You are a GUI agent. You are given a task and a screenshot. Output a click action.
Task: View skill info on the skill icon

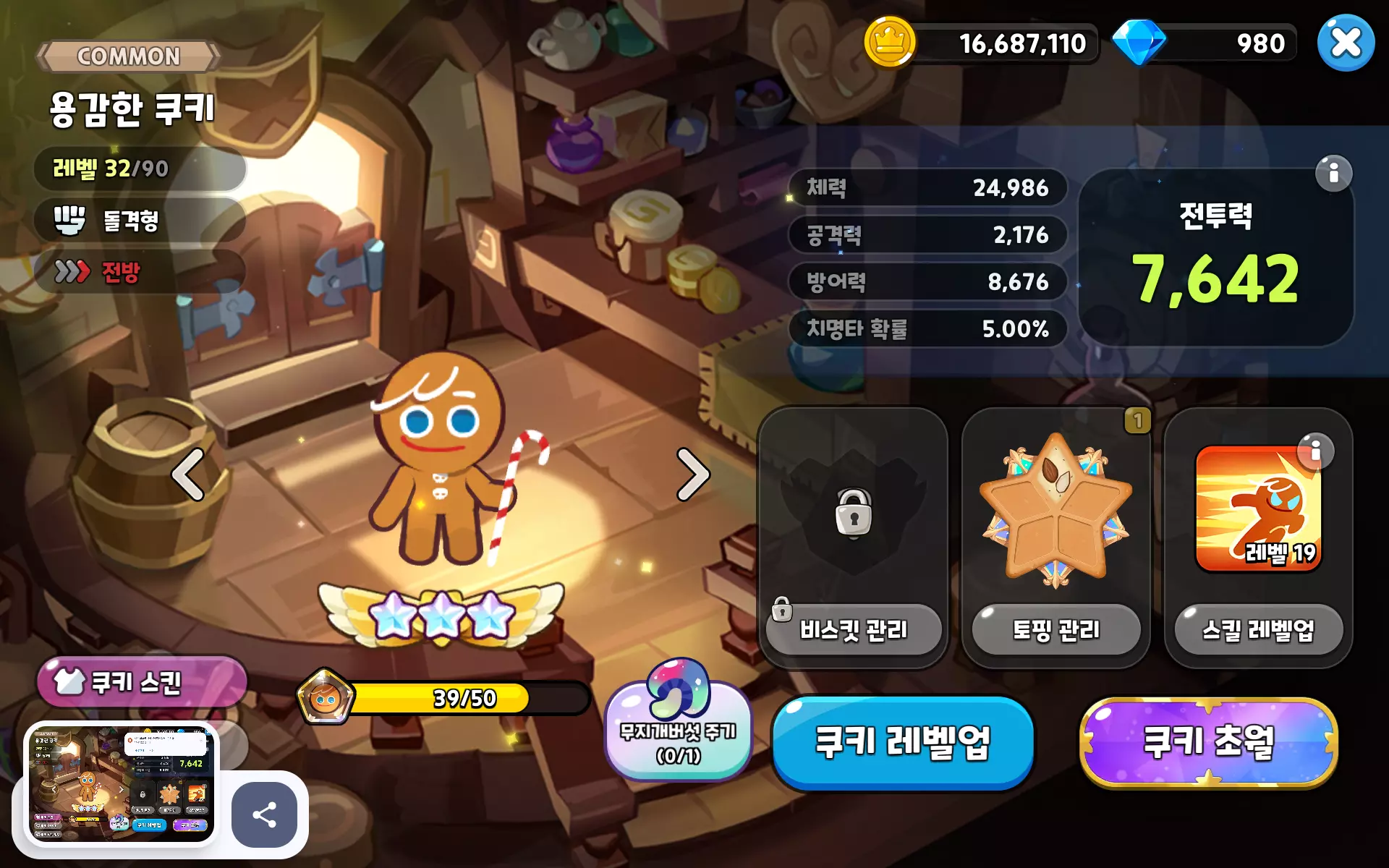(1315, 451)
